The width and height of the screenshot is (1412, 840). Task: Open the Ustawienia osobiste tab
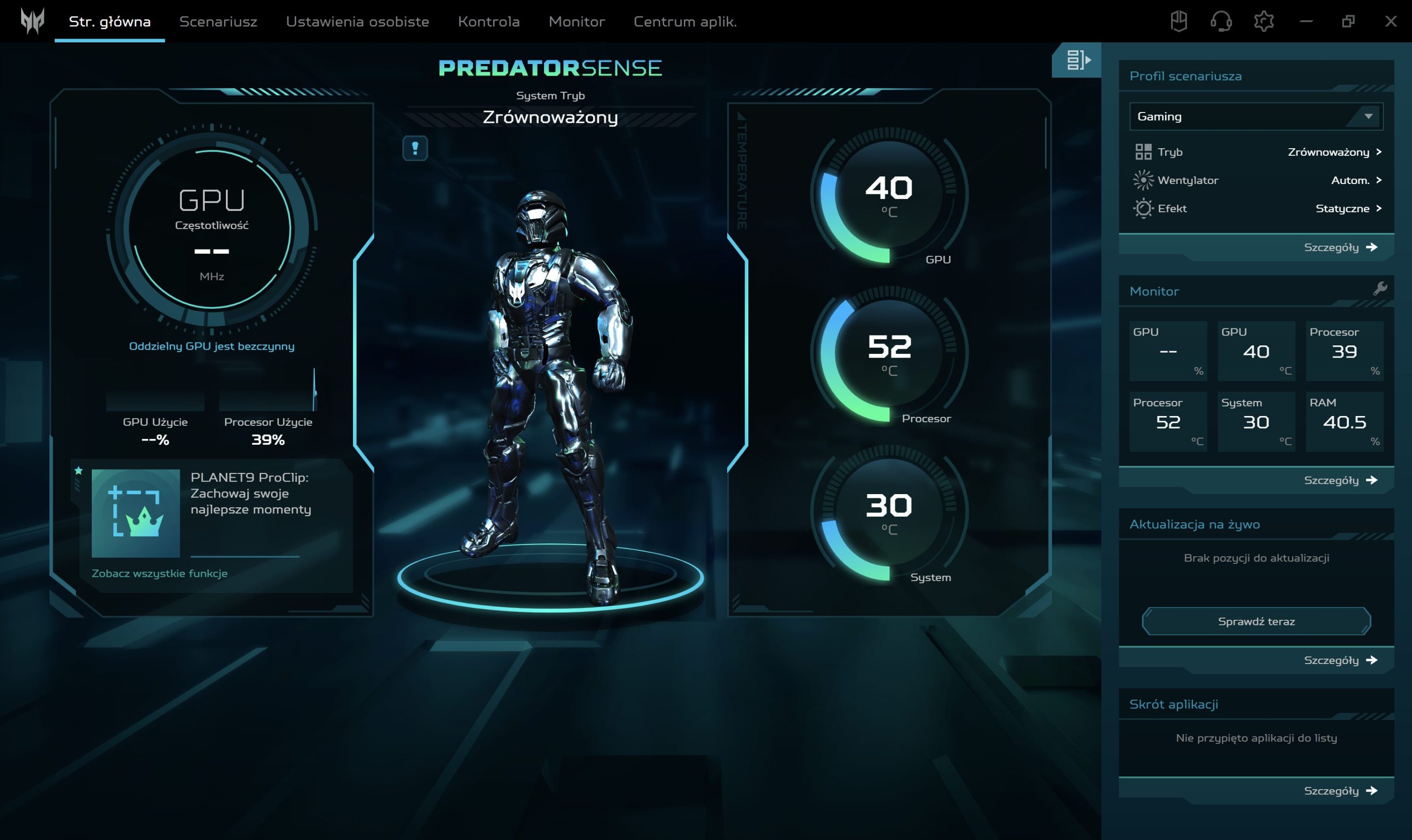coord(357,22)
